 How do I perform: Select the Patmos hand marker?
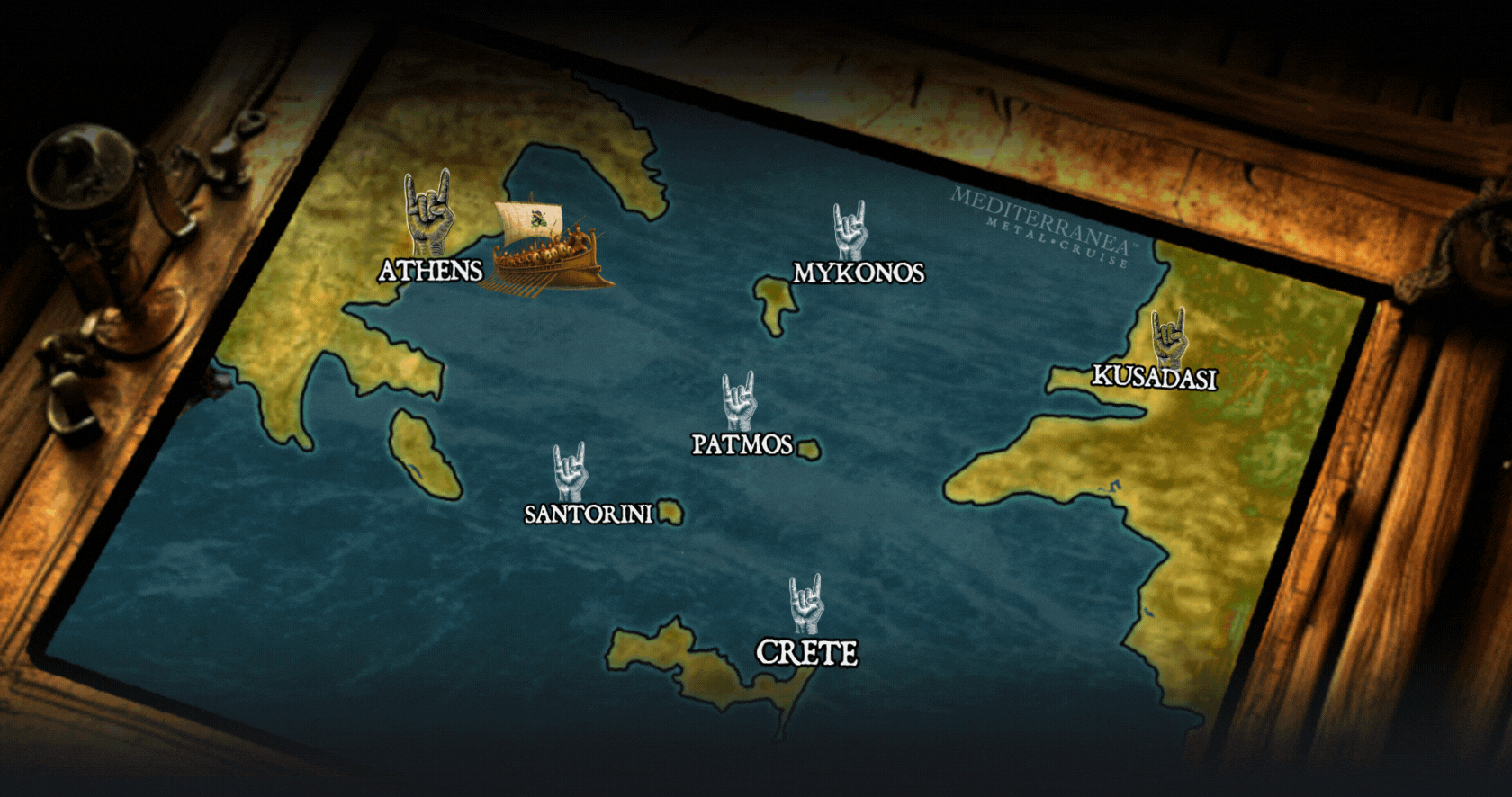[739, 400]
